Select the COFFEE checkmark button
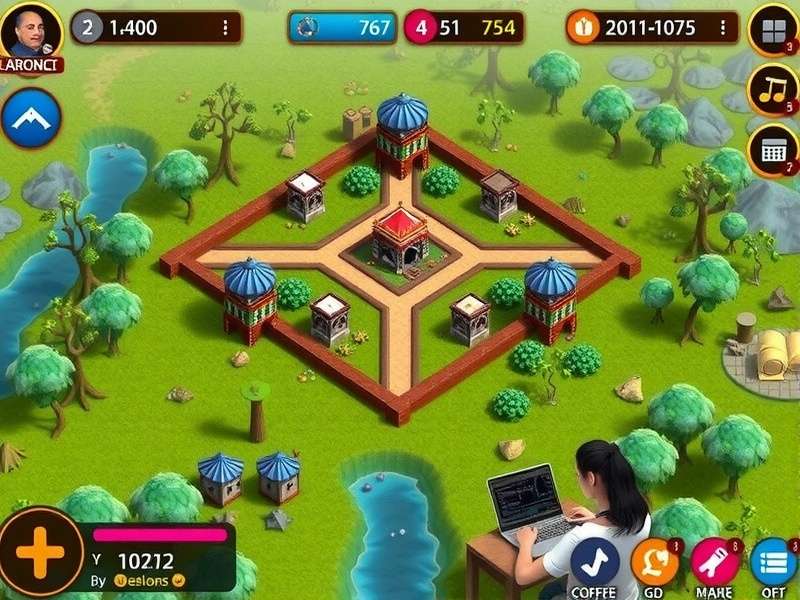This screenshot has height=600, width=800. (x=595, y=562)
